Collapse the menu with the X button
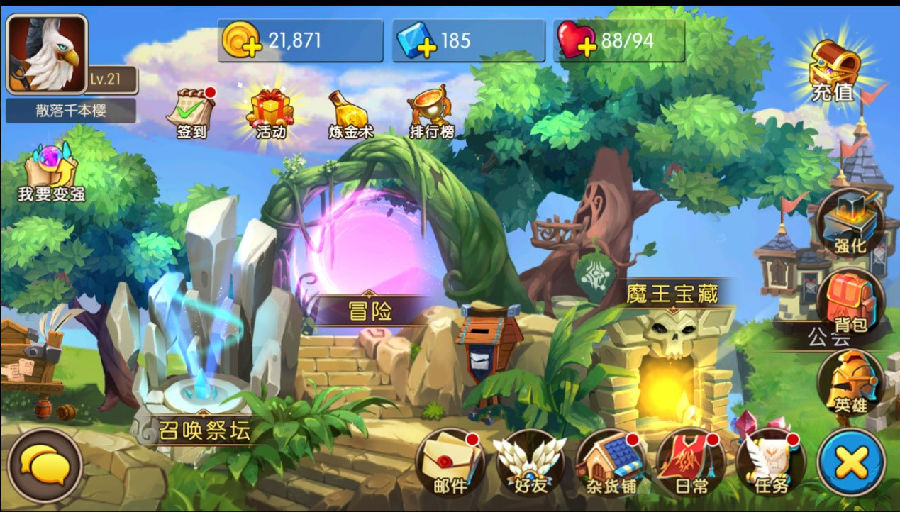Screen dimensions: 900x512 pyautogui.click(x=851, y=463)
